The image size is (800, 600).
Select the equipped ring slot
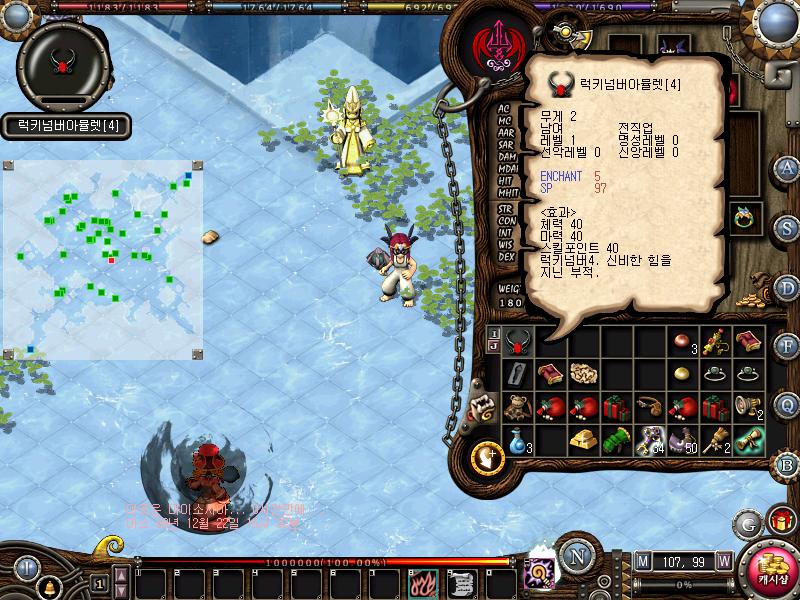744,217
